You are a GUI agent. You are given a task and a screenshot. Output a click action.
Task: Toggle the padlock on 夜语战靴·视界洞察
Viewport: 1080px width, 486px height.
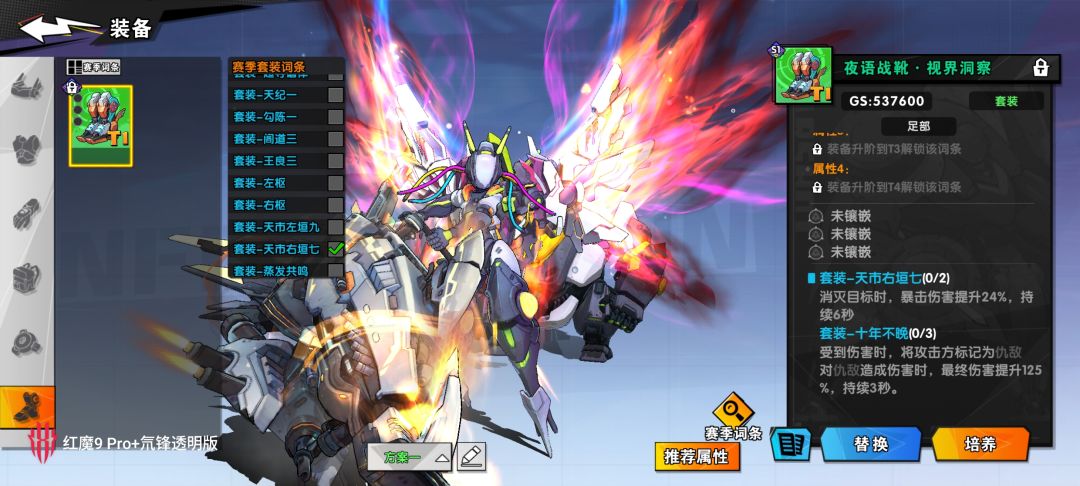[x=1040, y=68]
